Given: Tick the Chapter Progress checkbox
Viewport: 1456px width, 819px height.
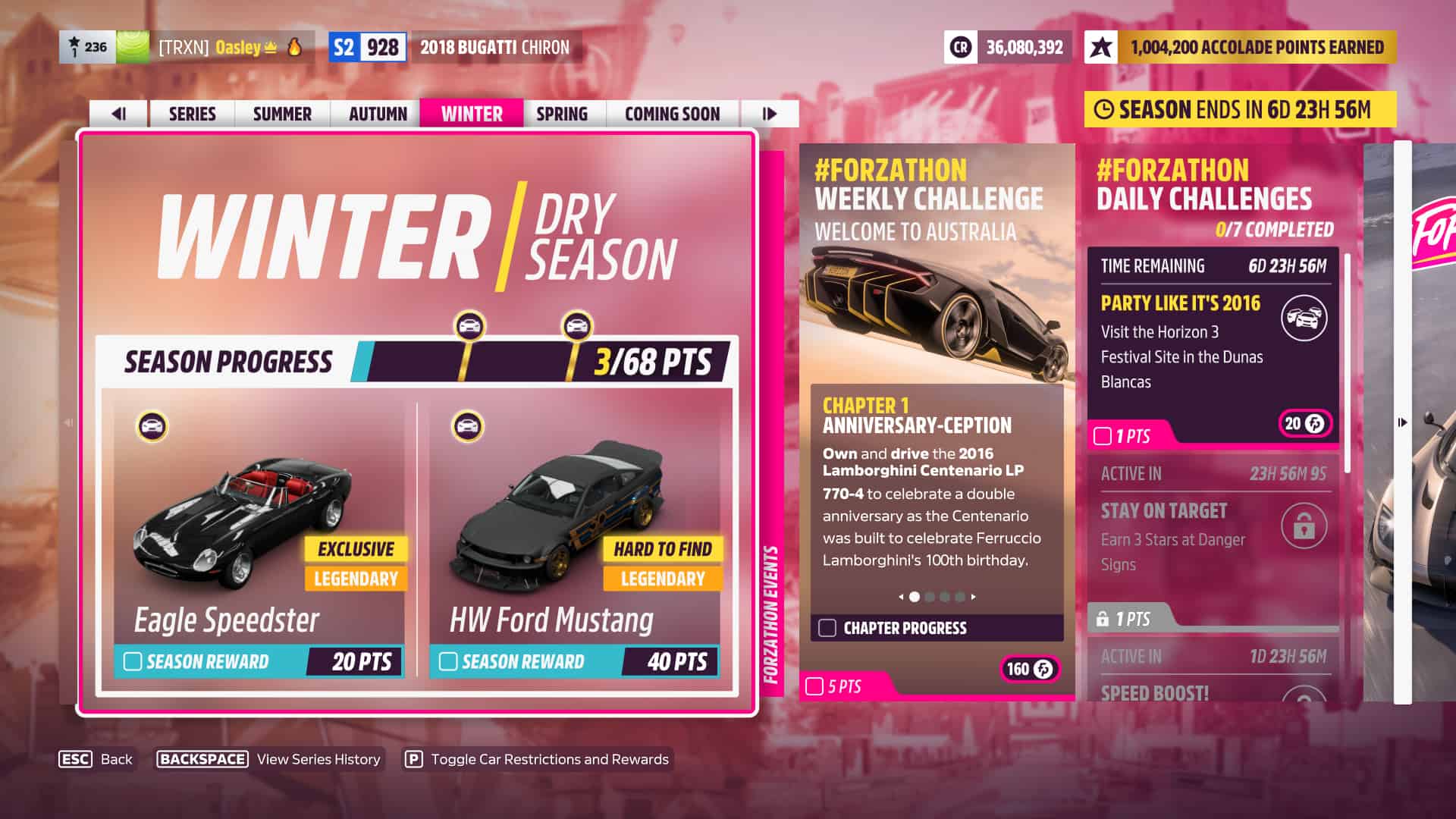Looking at the screenshot, I should click(x=829, y=628).
